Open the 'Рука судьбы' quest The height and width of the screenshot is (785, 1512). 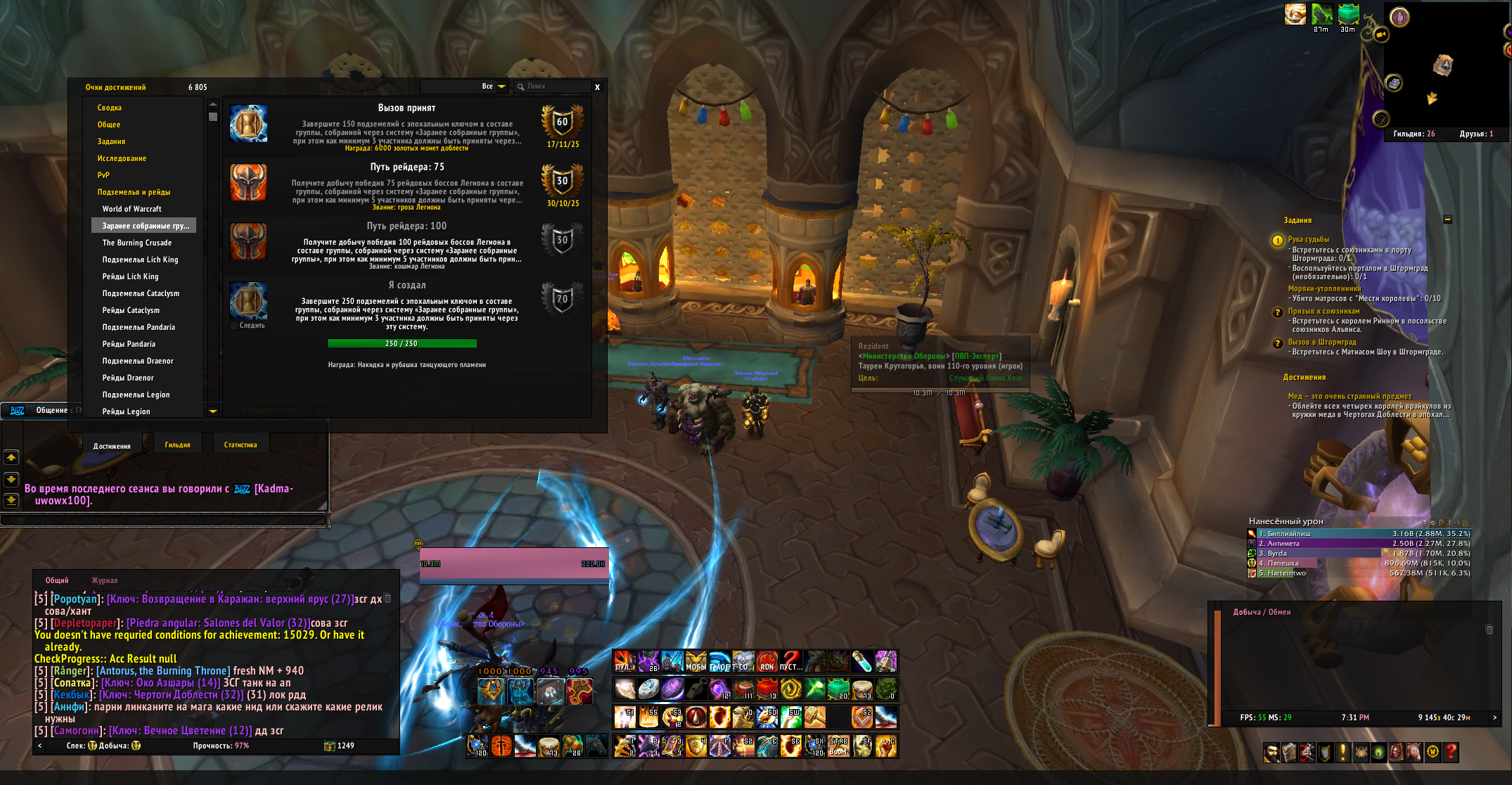(x=1308, y=240)
